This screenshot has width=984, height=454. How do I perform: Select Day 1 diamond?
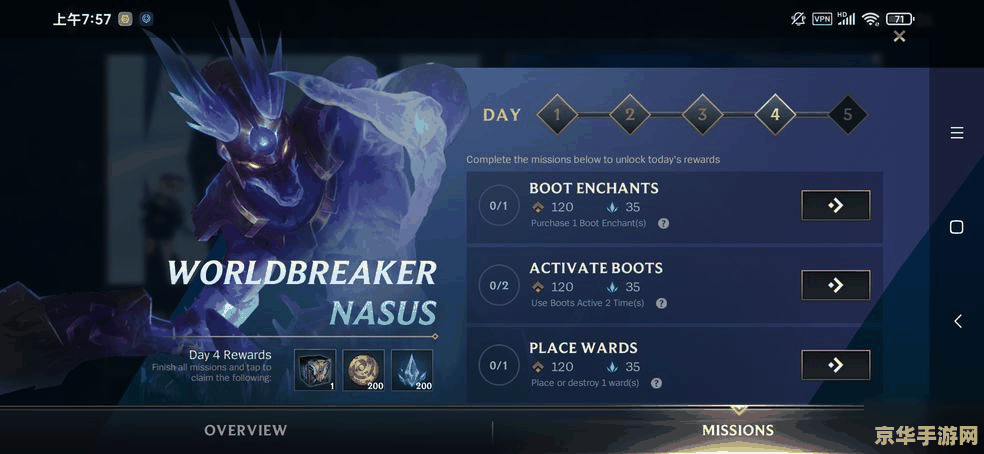pos(557,115)
